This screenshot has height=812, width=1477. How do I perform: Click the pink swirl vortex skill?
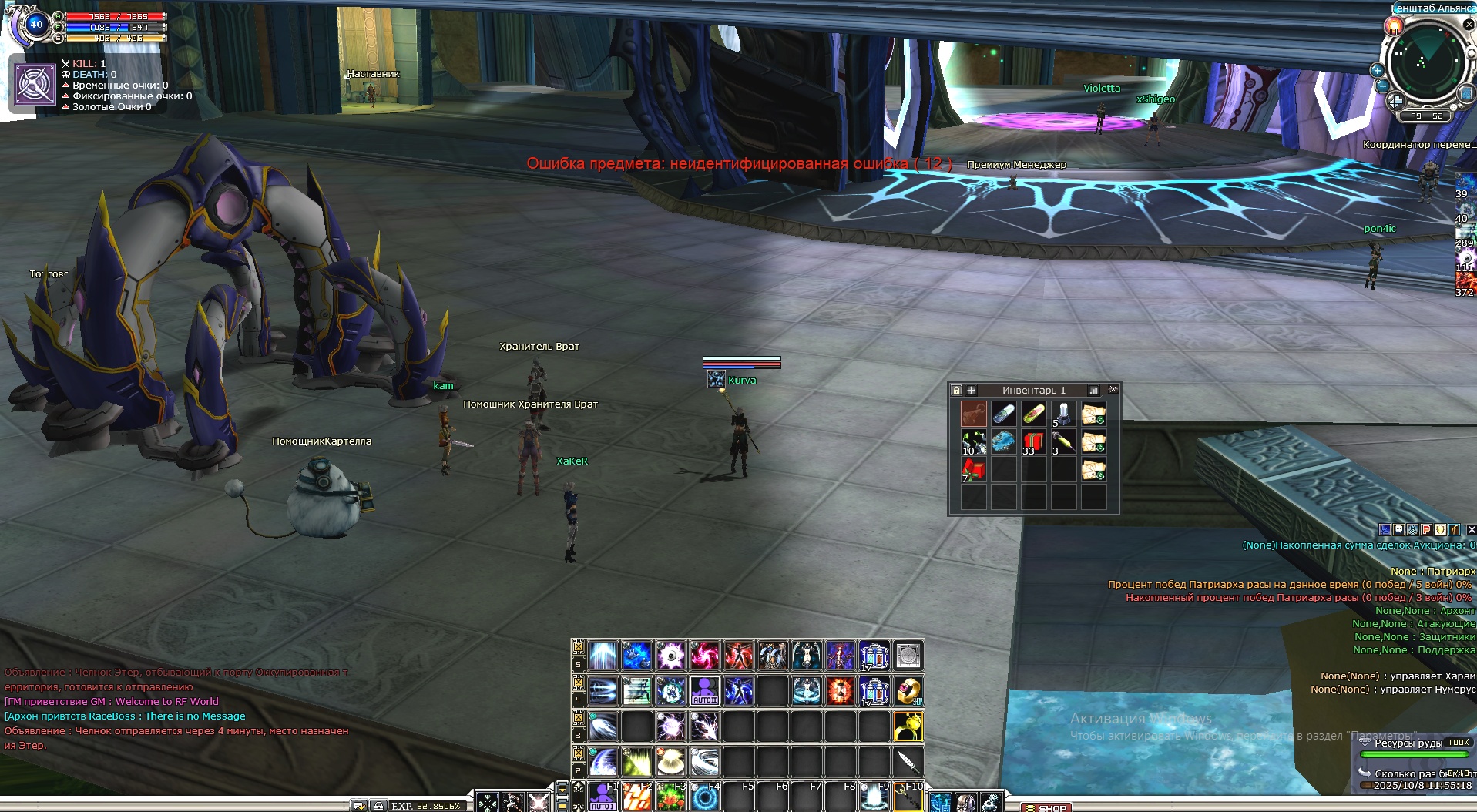[x=704, y=656]
